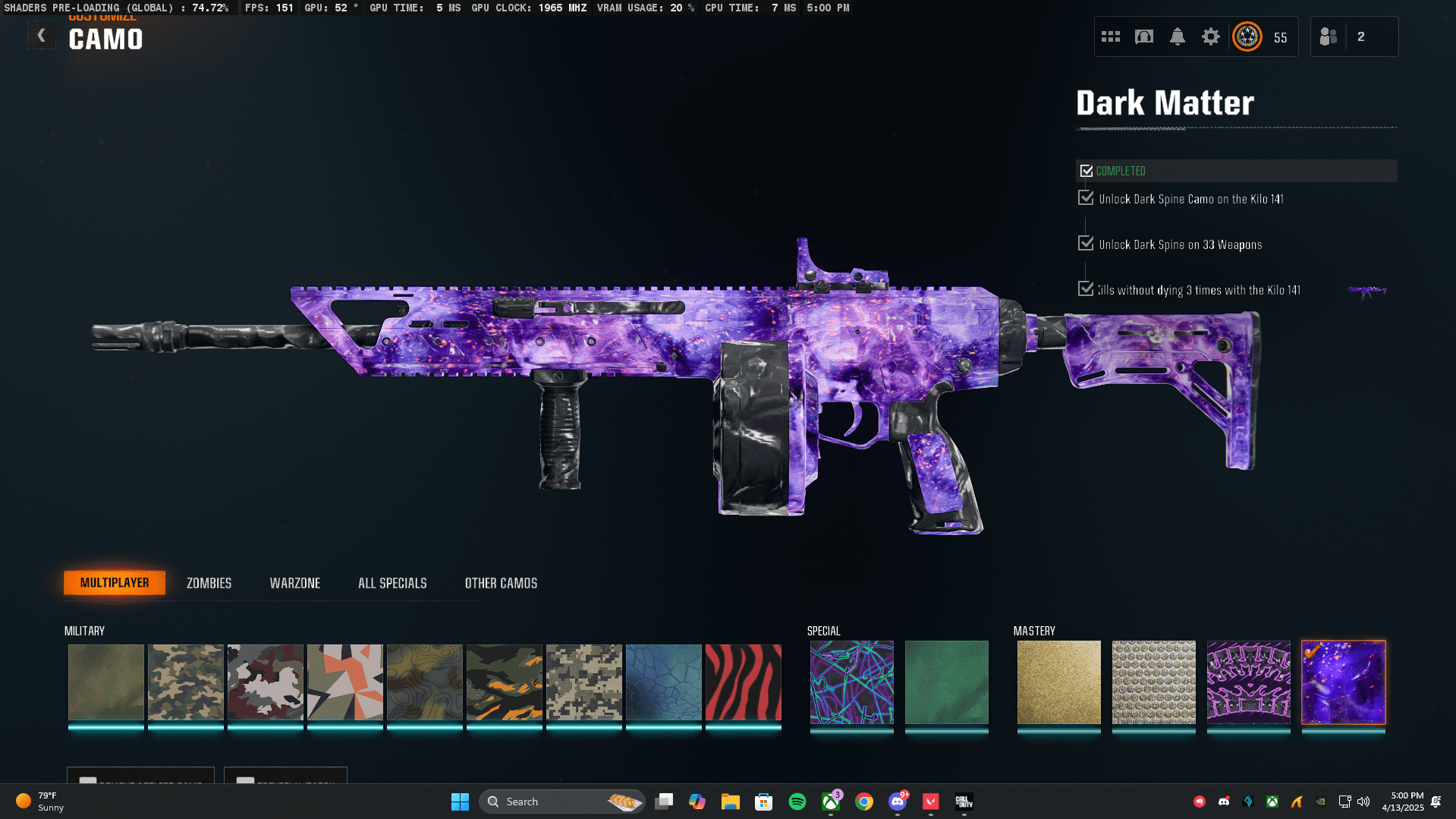Open Spotify from the taskbar
This screenshot has height=819, width=1456.
tap(797, 802)
